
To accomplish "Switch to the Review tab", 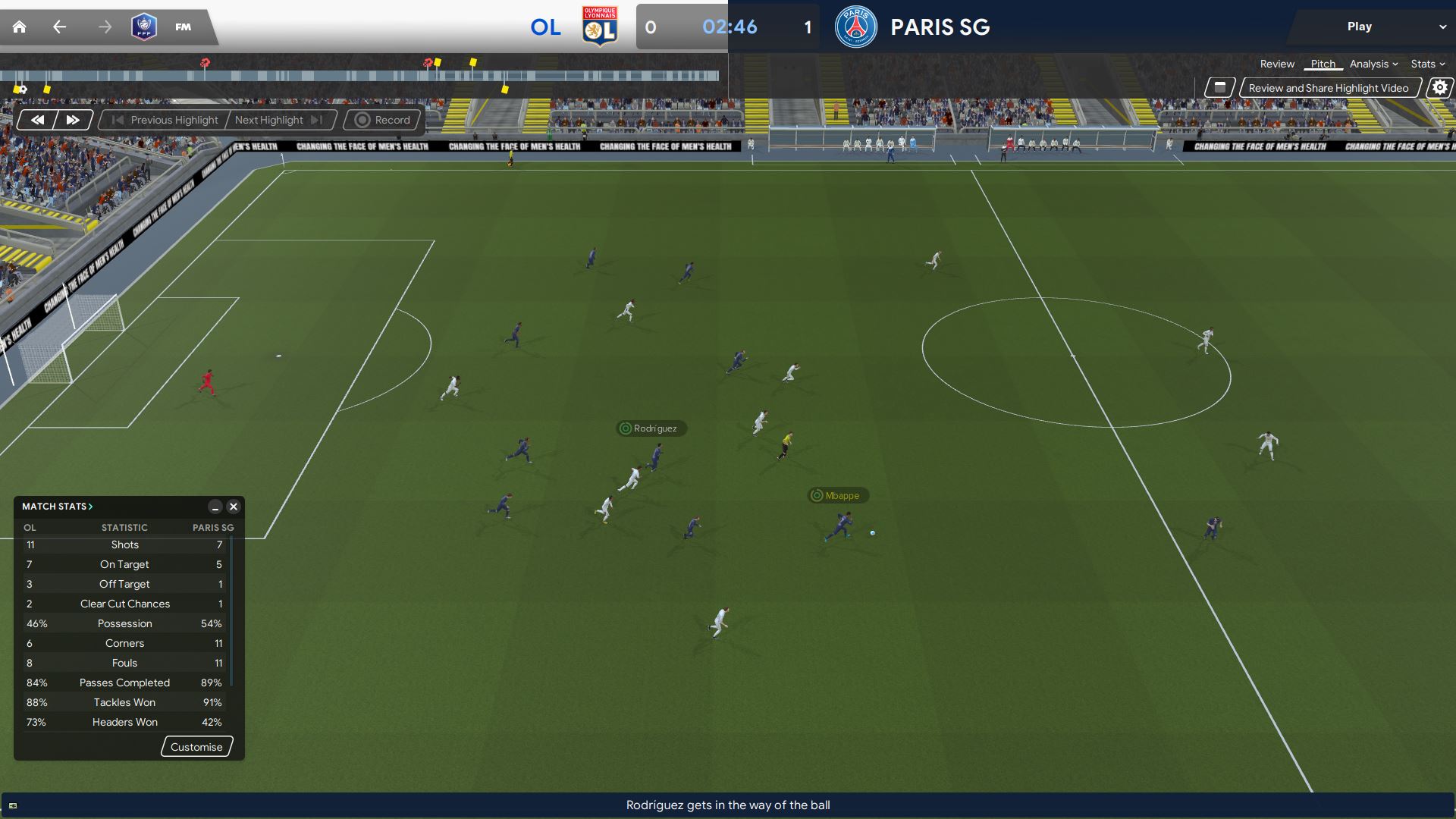I will [x=1277, y=64].
